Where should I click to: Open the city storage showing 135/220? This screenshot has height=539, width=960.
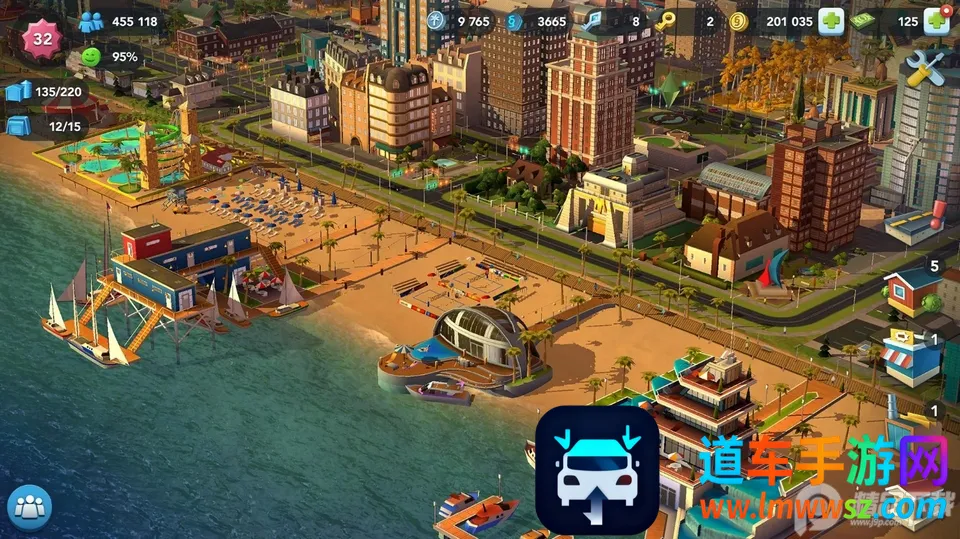click(19, 92)
